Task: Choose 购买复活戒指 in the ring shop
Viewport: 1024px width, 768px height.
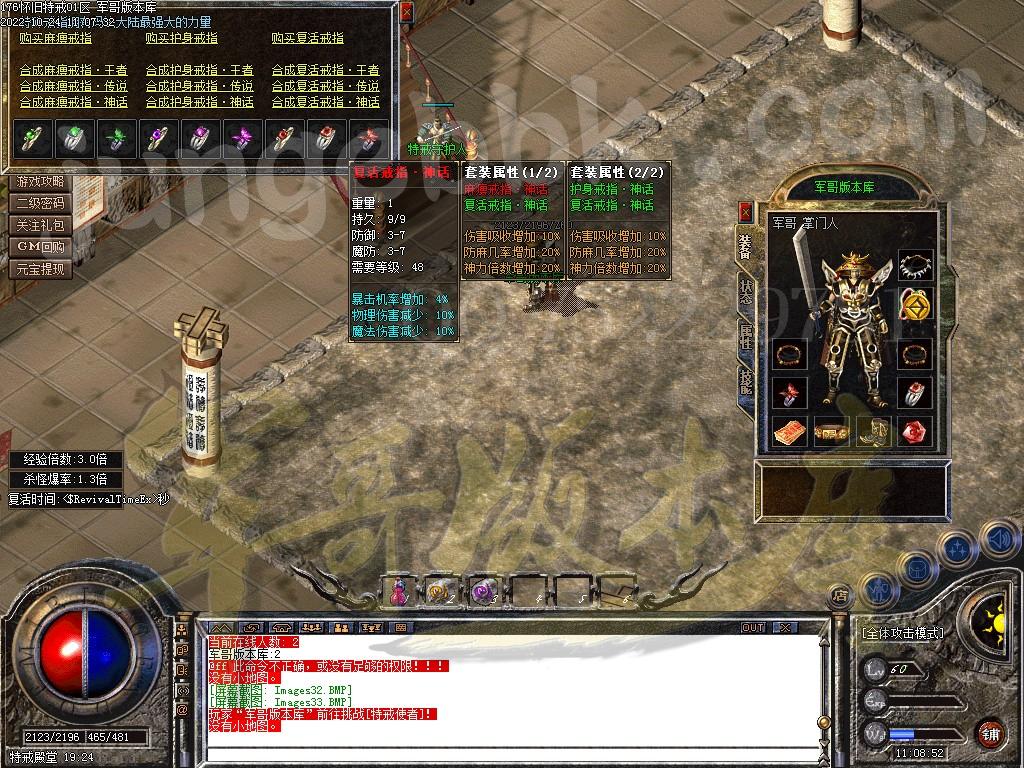Action: 307,39
